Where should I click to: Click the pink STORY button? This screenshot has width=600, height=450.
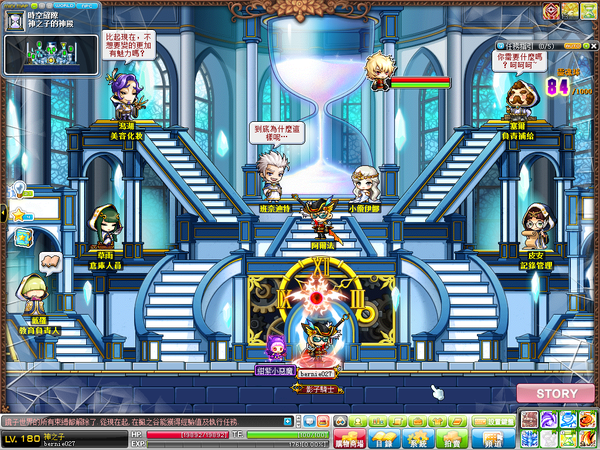click(x=557, y=393)
